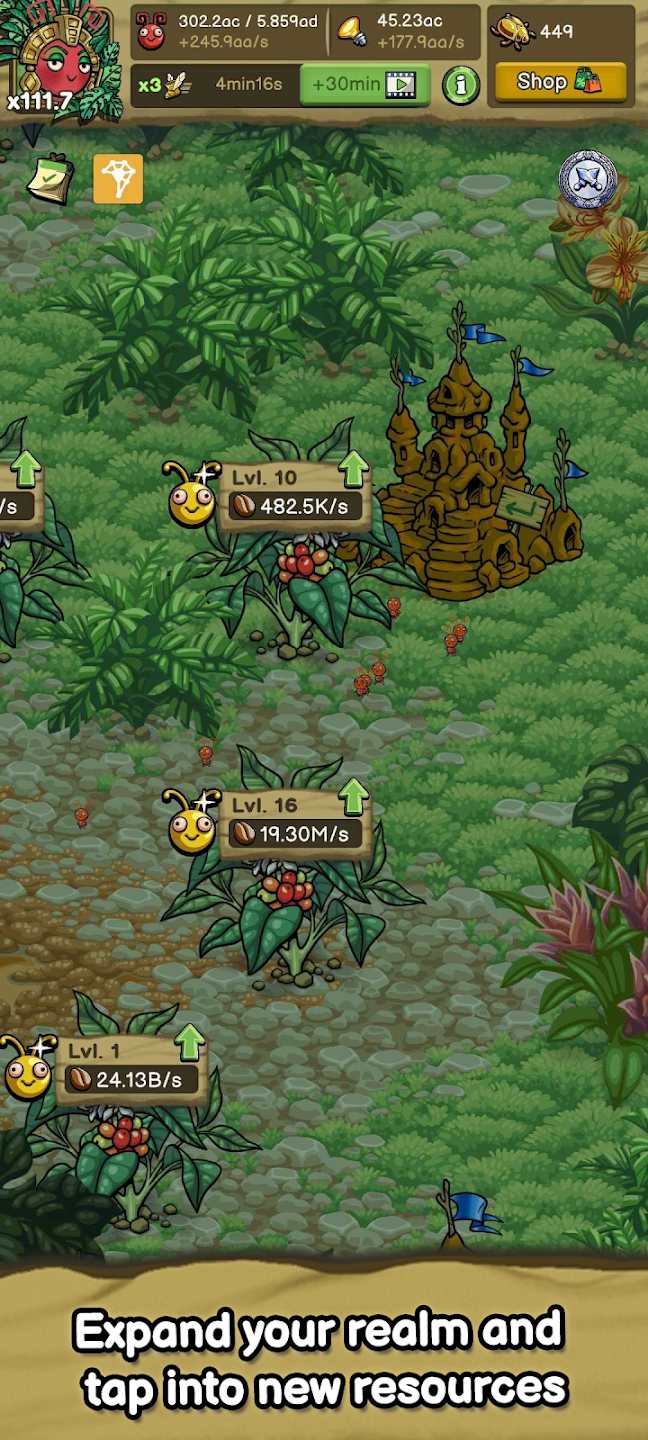Screen dimensions: 648x1440
Task: Upgrade the Lvl. 16 coffee plant
Action: pos(353,797)
